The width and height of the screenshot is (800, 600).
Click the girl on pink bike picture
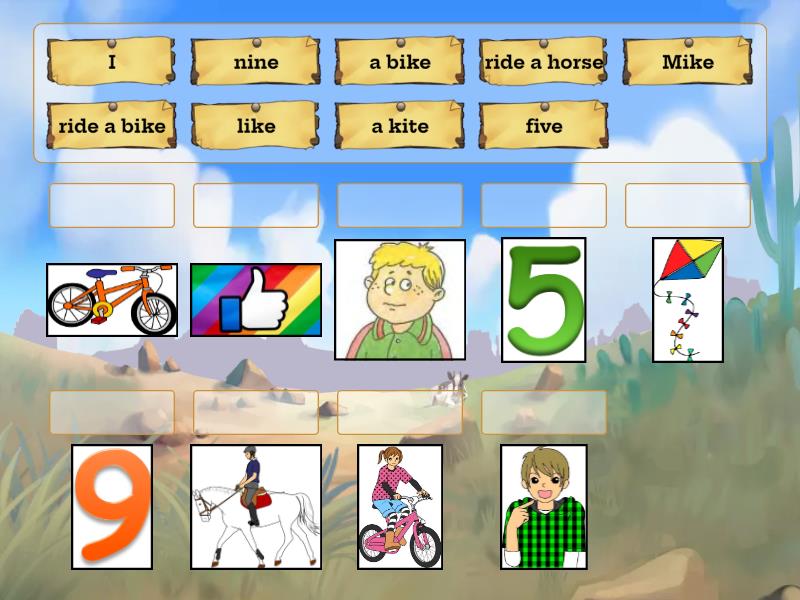[x=400, y=507]
